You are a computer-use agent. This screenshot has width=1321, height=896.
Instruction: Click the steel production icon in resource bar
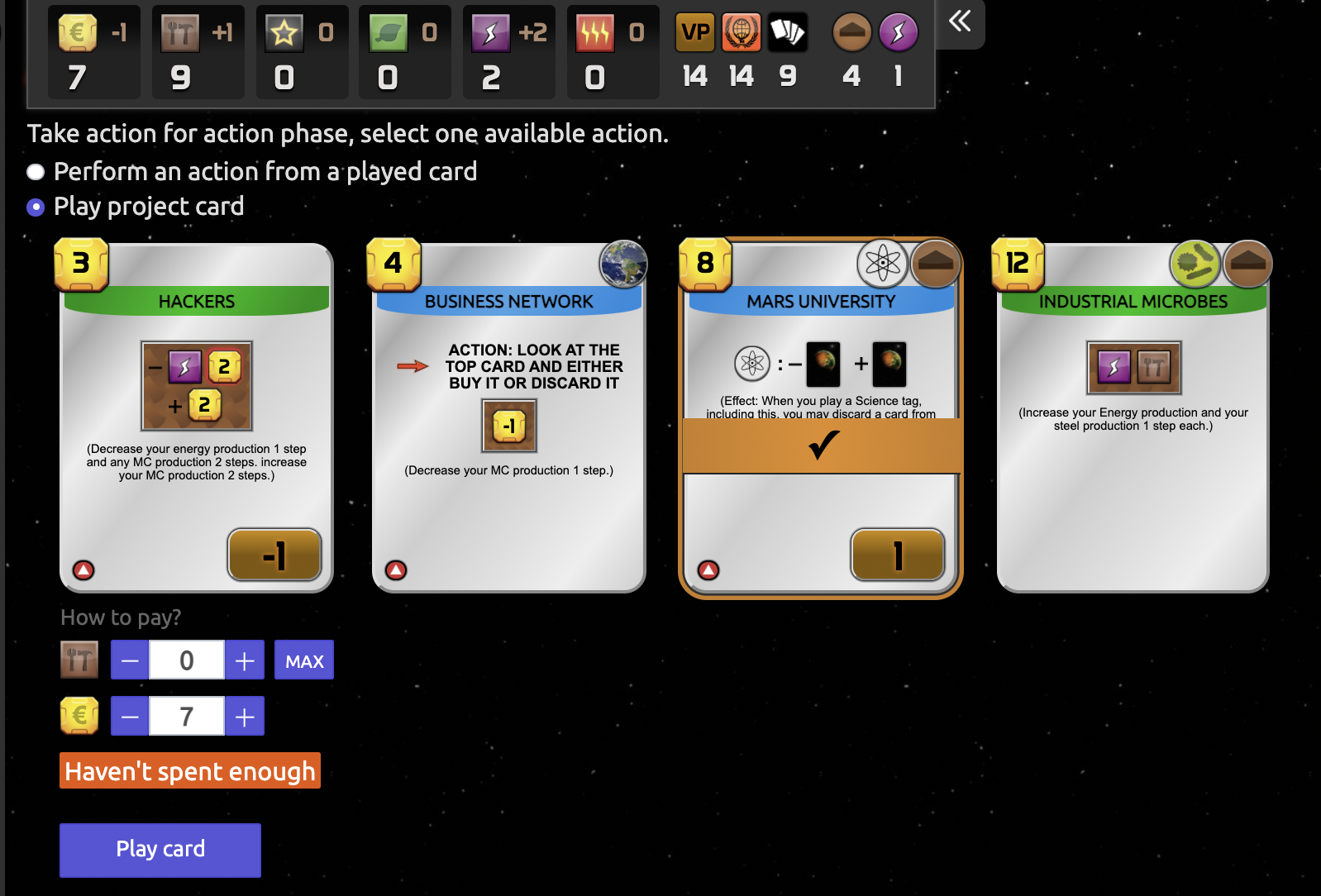pyautogui.click(x=181, y=32)
